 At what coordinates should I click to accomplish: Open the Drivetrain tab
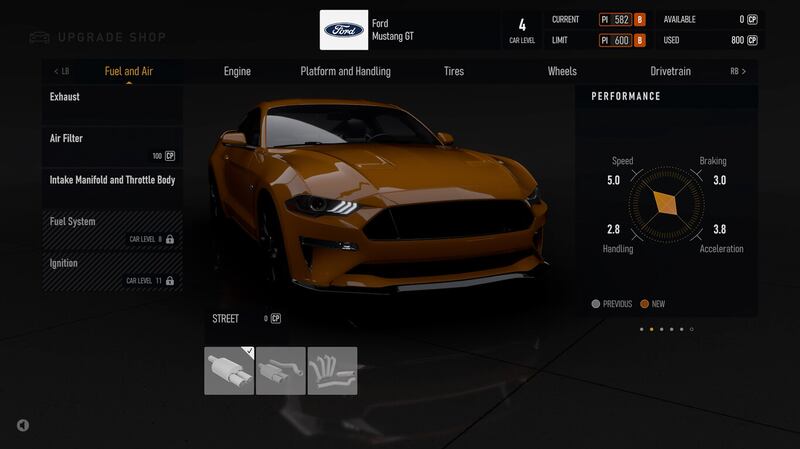pyautogui.click(x=670, y=71)
